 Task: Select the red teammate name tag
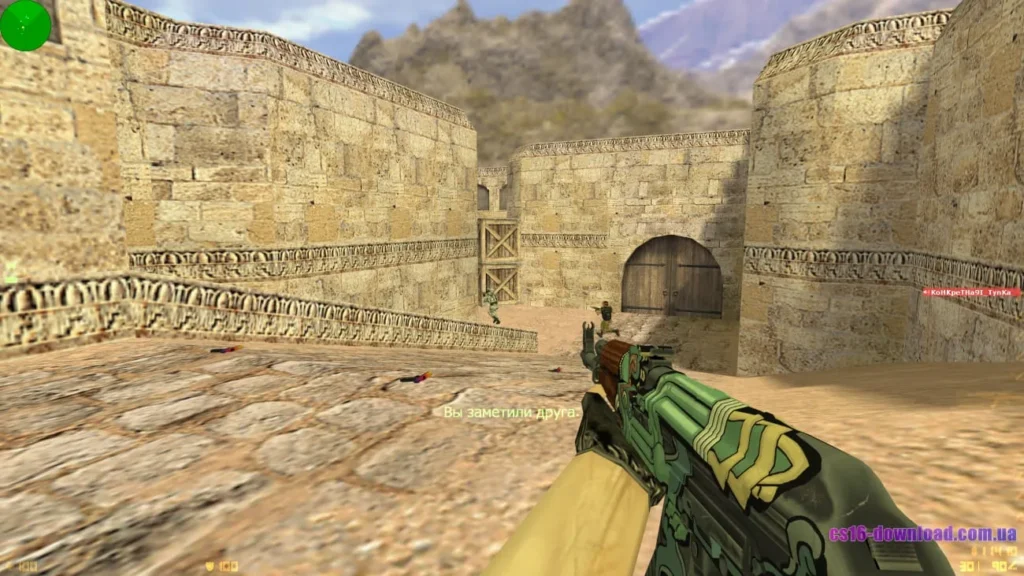pyautogui.click(x=970, y=293)
